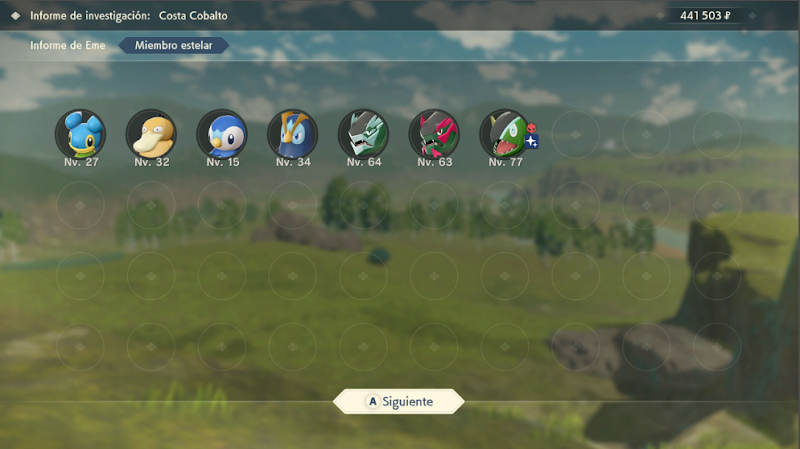Choose the white Basculegion at Nv. 64

[x=362, y=133]
